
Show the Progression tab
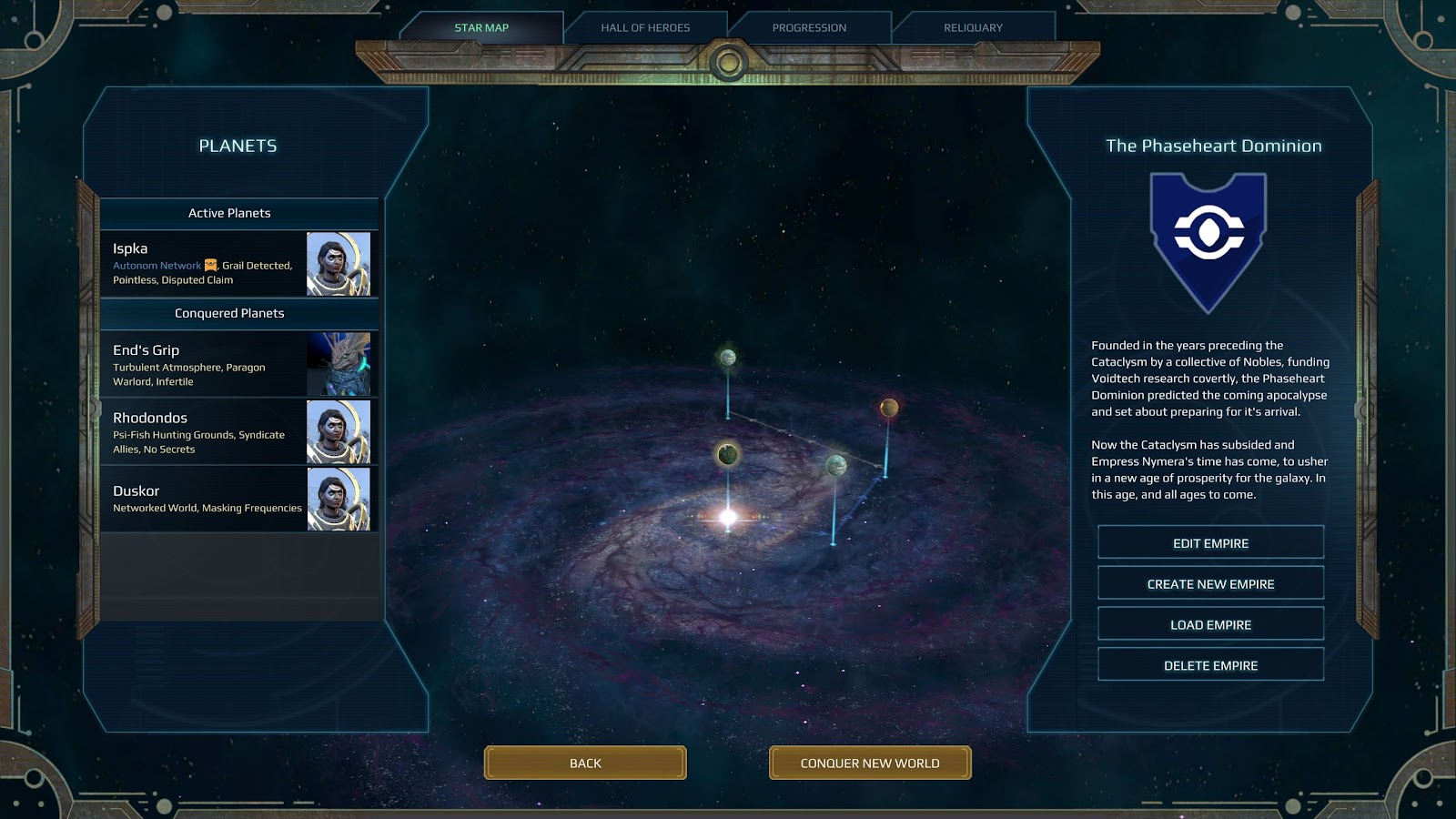[809, 27]
